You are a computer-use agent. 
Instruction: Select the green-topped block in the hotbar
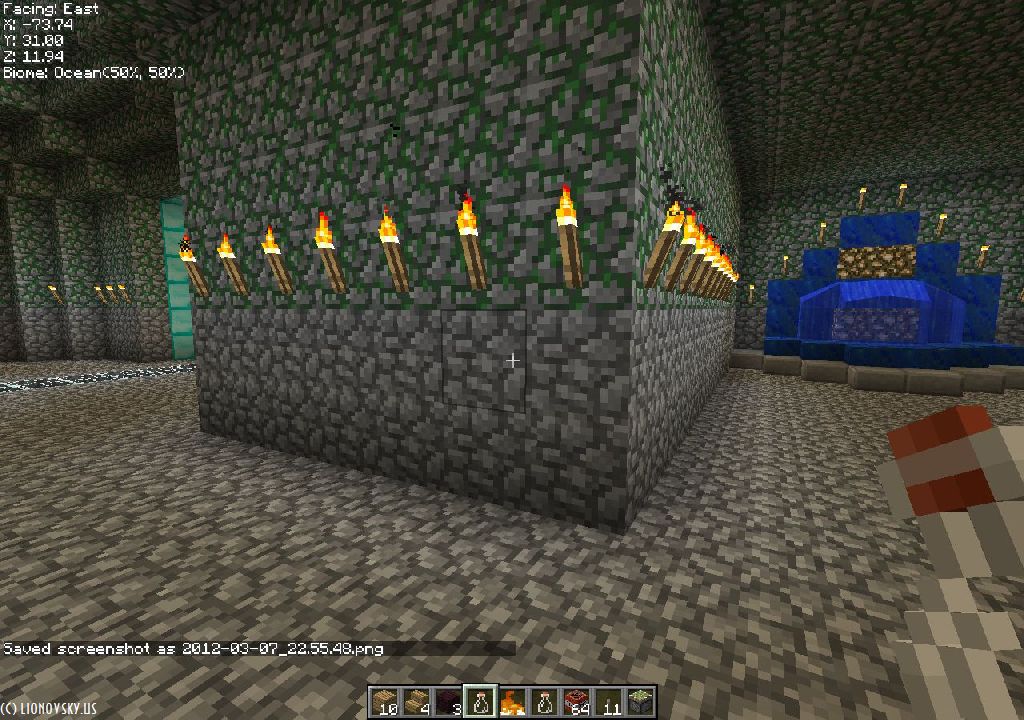click(640, 702)
